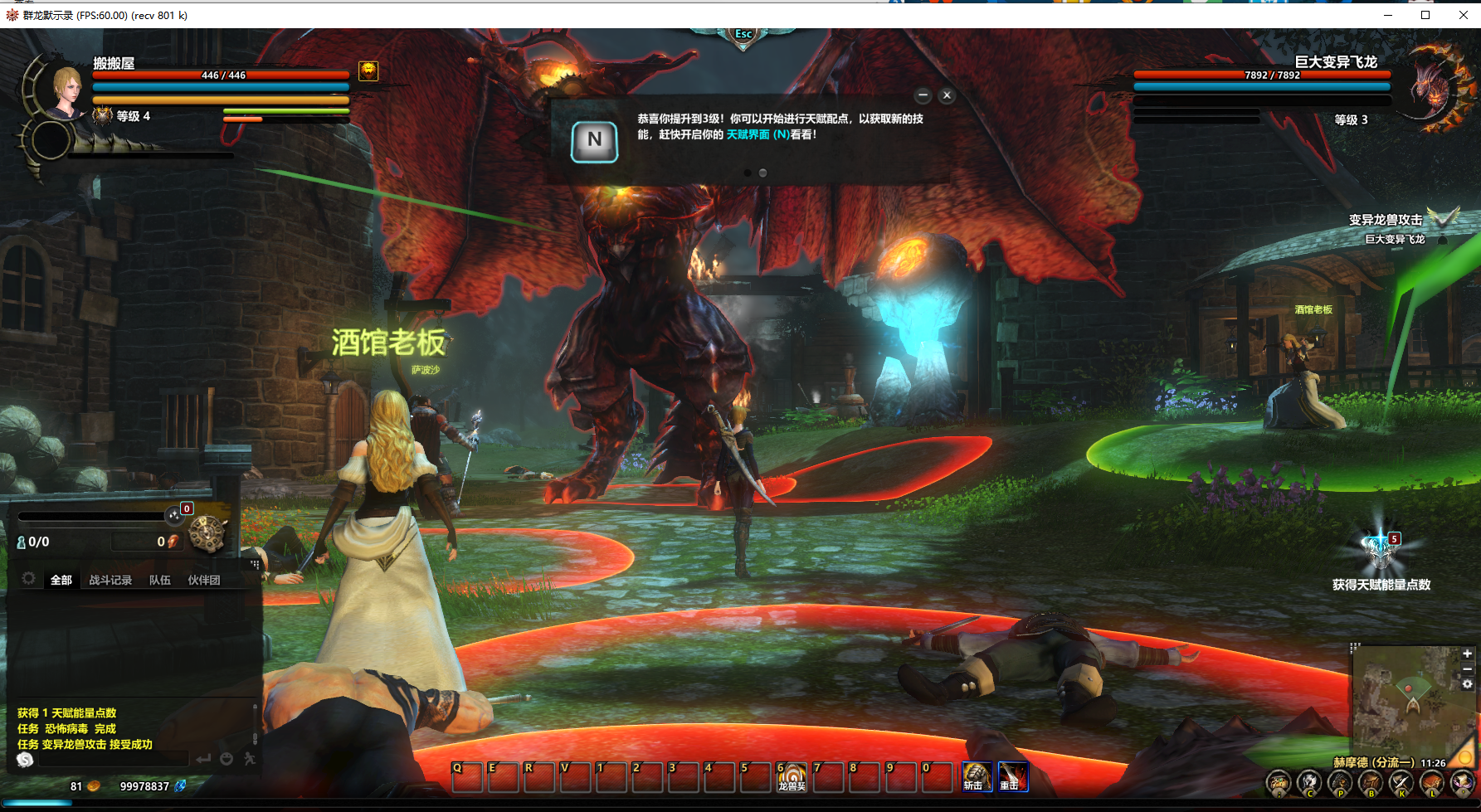
Task: Click the chat message input box
Action: tap(112, 759)
